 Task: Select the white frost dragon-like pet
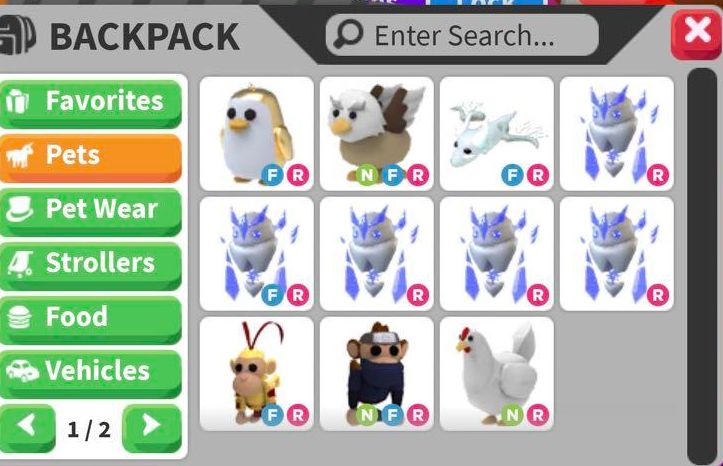(x=496, y=133)
